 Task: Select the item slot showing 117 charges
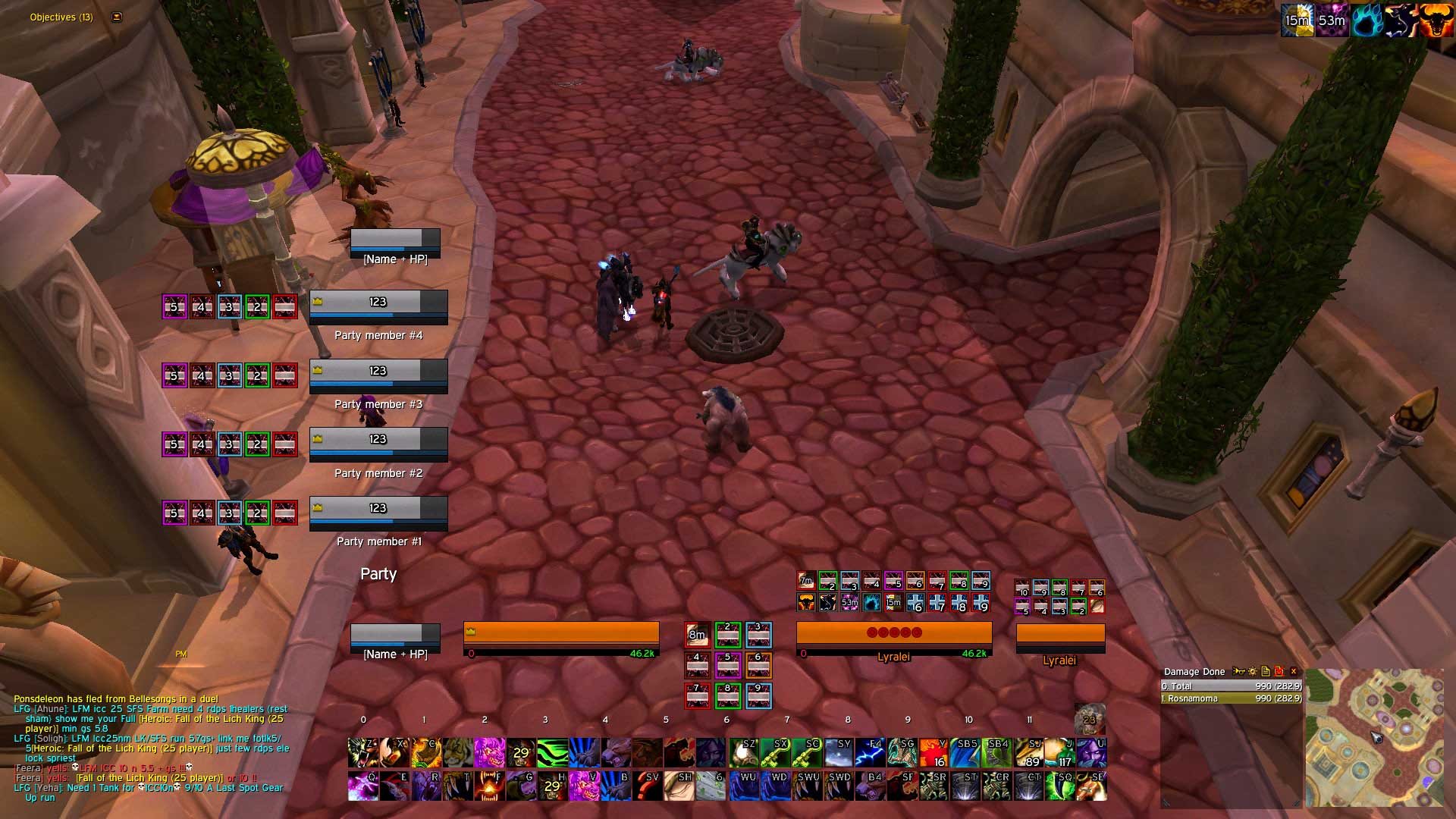coord(1059,753)
